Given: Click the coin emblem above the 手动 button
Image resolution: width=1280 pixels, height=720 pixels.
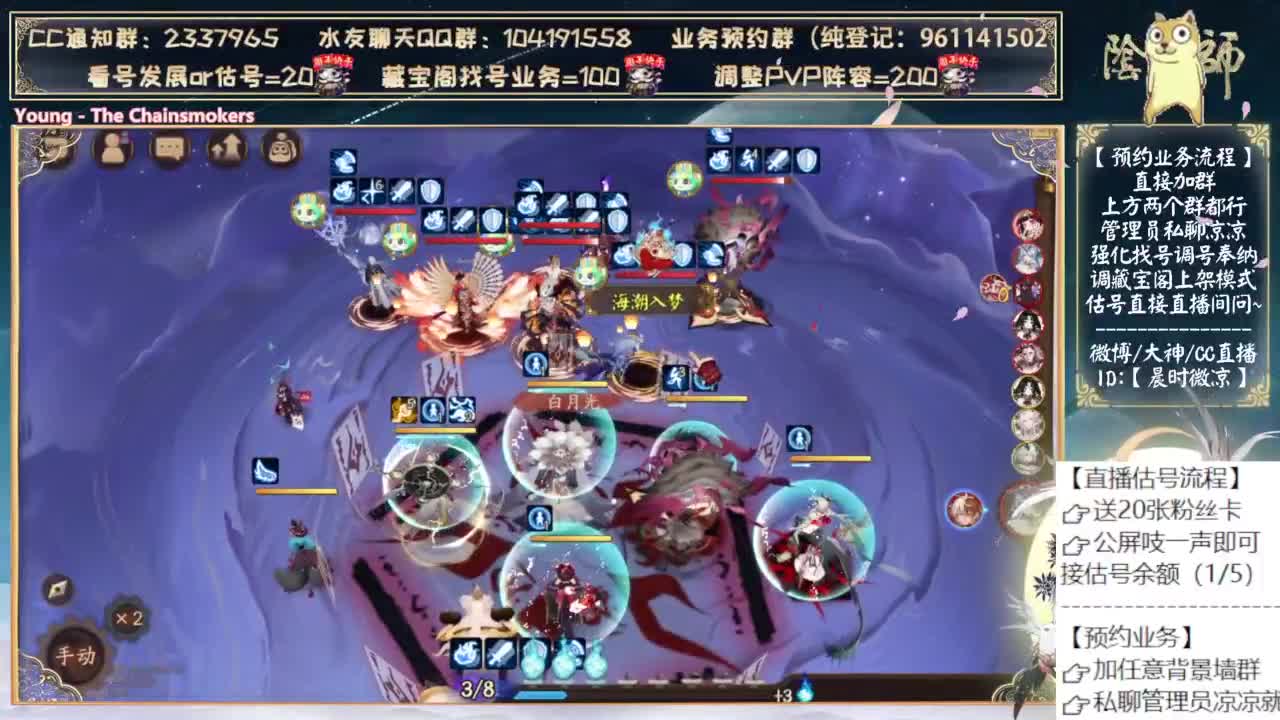Looking at the screenshot, I should [x=57, y=590].
